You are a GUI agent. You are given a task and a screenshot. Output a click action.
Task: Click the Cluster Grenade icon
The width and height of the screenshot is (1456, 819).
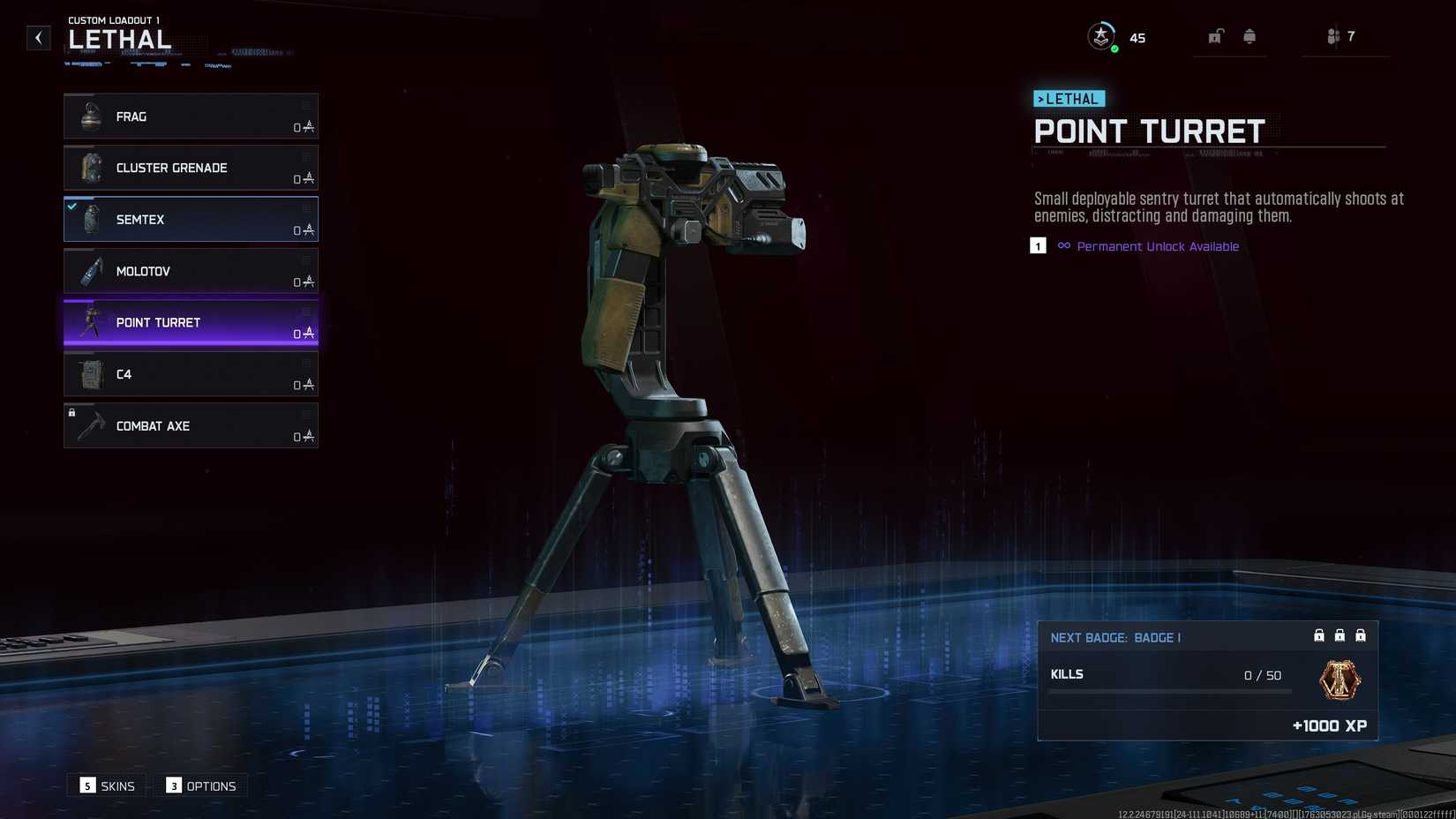pos(91,168)
